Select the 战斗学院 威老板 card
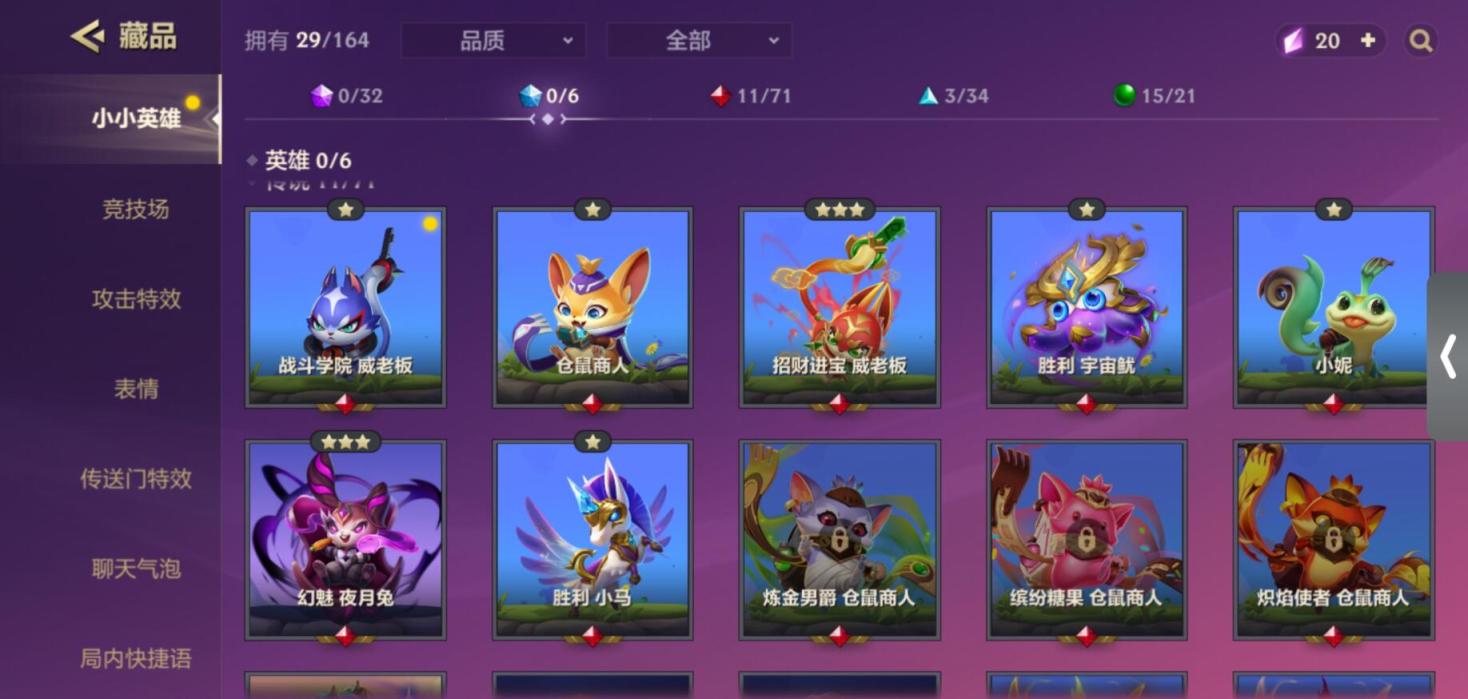This screenshot has height=699, width=1468. click(x=345, y=306)
